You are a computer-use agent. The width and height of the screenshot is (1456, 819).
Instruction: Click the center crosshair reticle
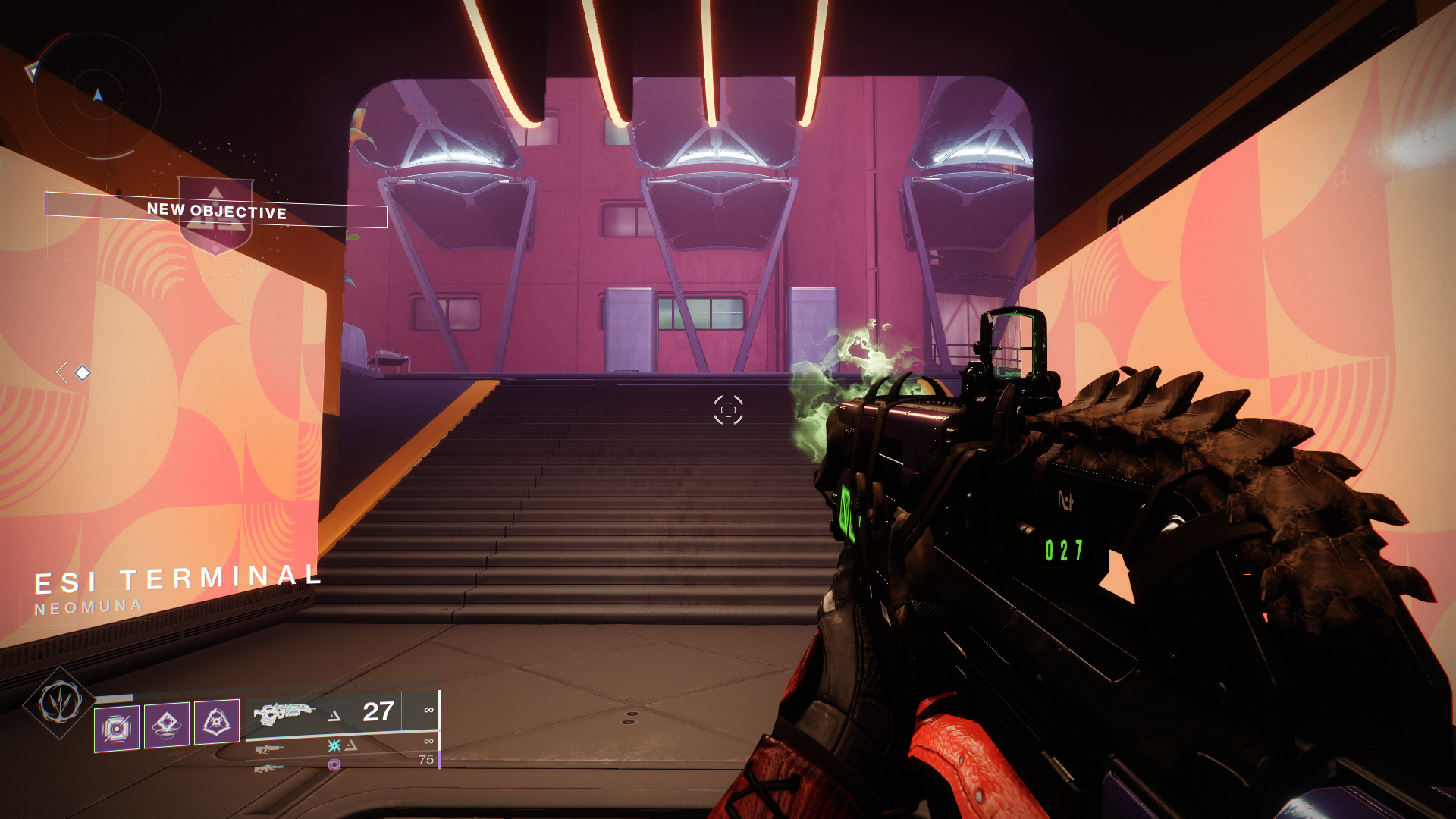pos(729,409)
